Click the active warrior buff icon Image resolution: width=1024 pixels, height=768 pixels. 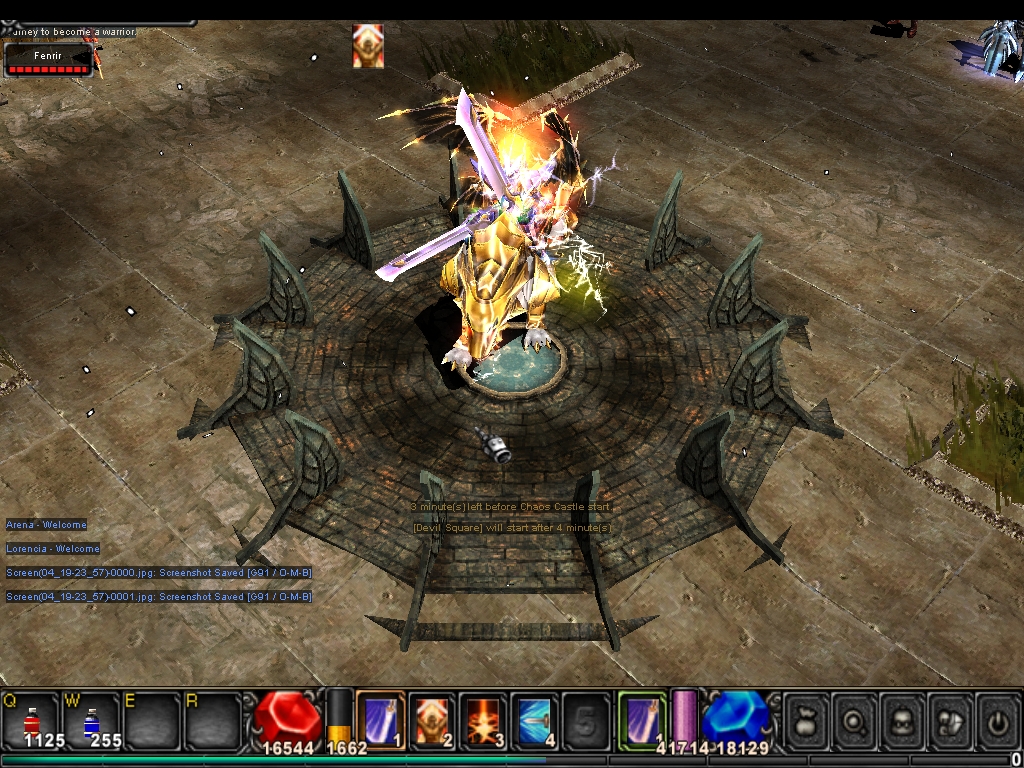tap(368, 46)
